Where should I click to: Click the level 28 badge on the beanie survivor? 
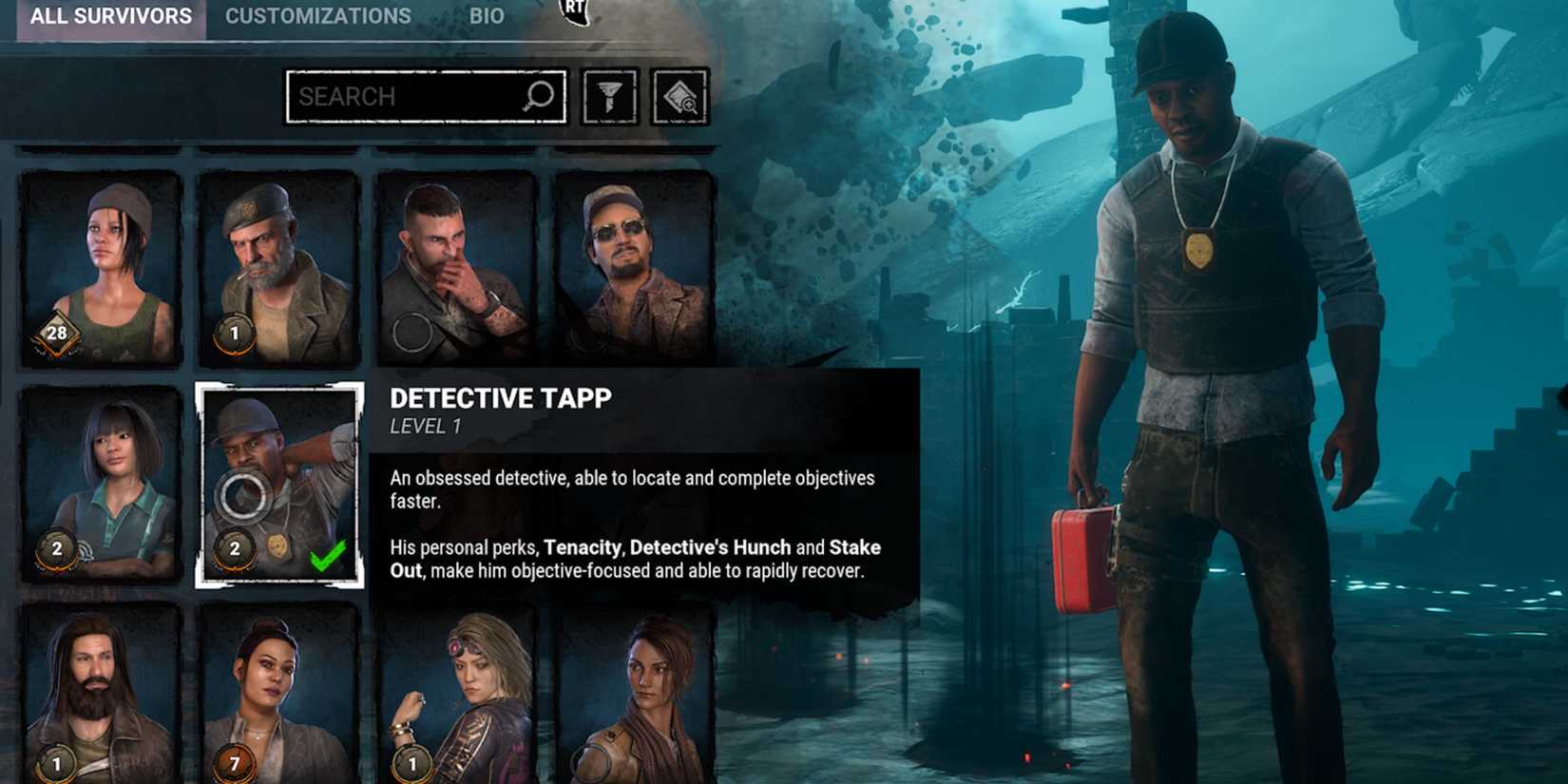click(x=57, y=335)
